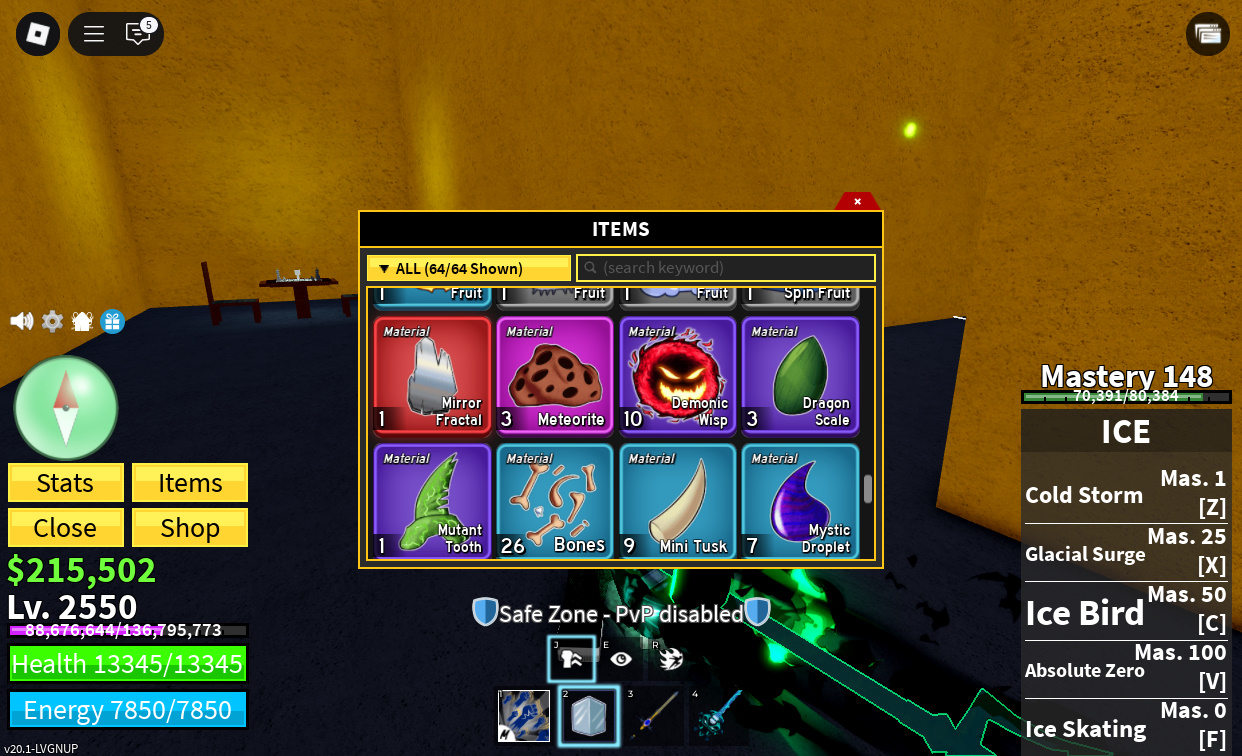
Task: Pick the Mystic Droplet material
Action: pos(800,502)
